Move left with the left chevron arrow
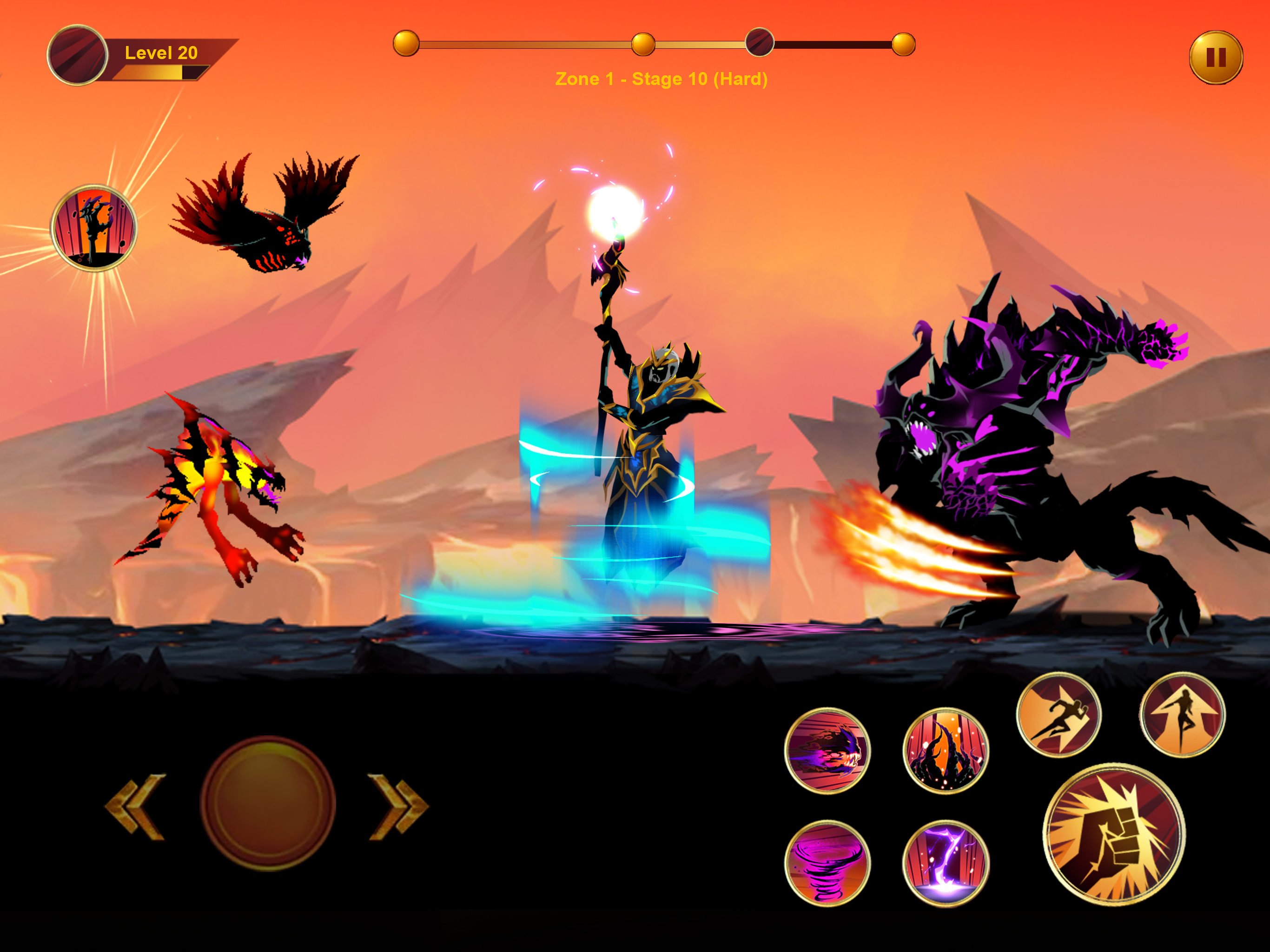Viewport: 1270px width, 952px height. [136, 807]
